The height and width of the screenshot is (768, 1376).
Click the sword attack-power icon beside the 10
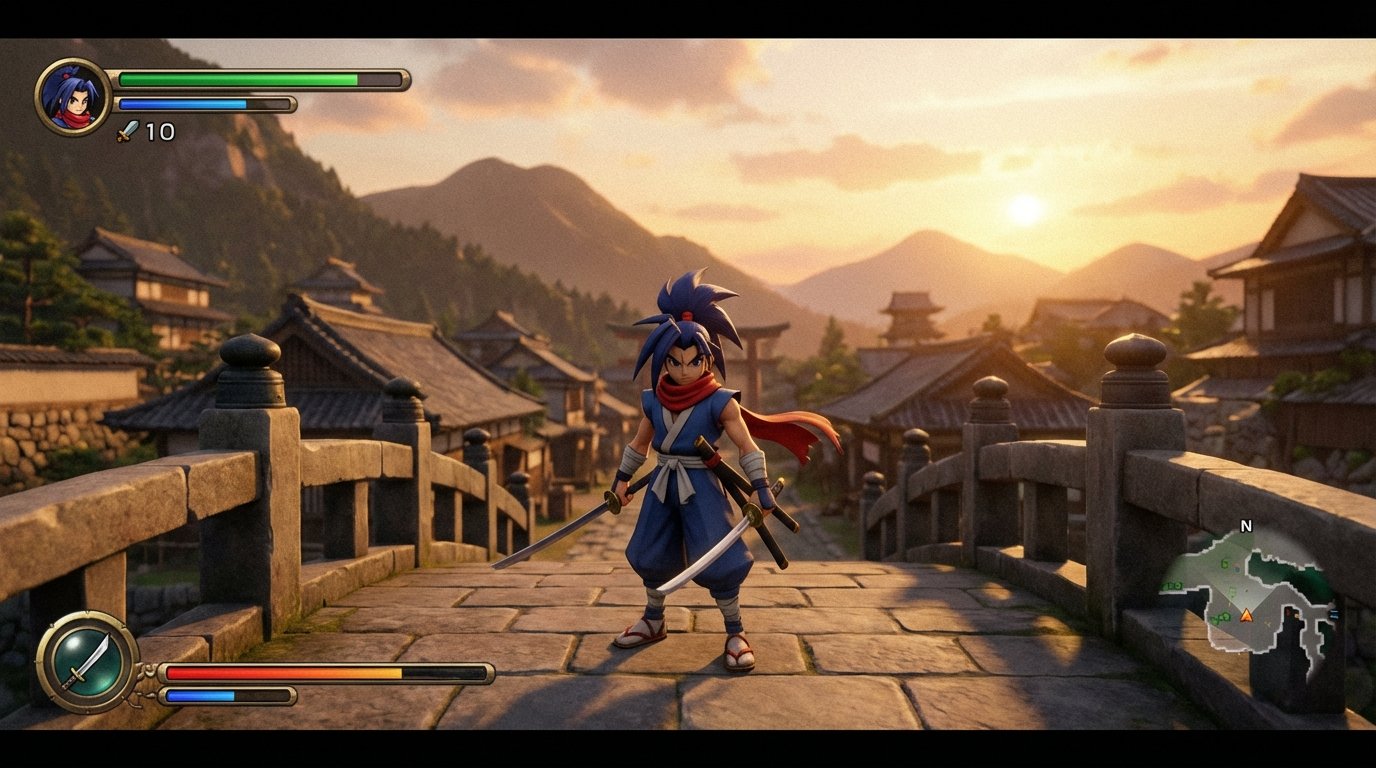pyautogui.click(x=125, y=130)
